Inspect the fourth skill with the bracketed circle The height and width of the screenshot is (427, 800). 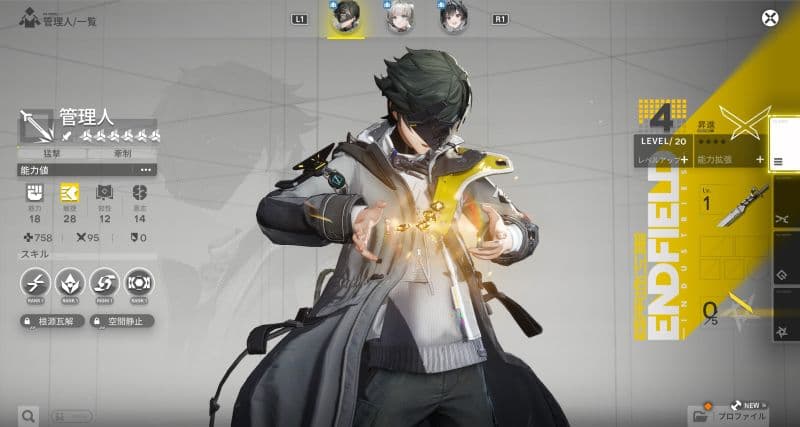pyautogui.click(x=139, y=282)
